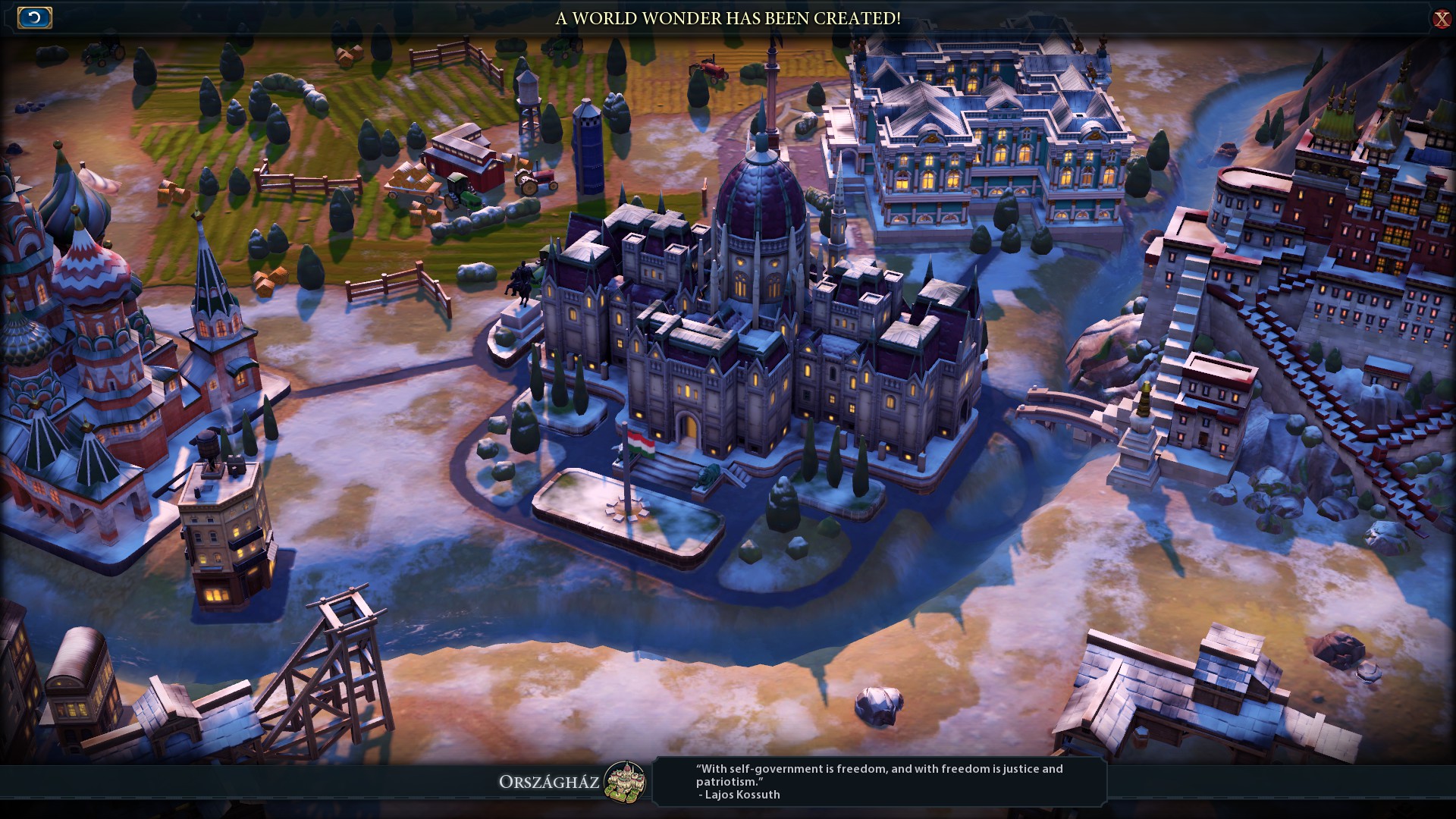Screen dimensions: 1456x819
Task: Close the world wonder screen
Action: tap(1441, 19)
